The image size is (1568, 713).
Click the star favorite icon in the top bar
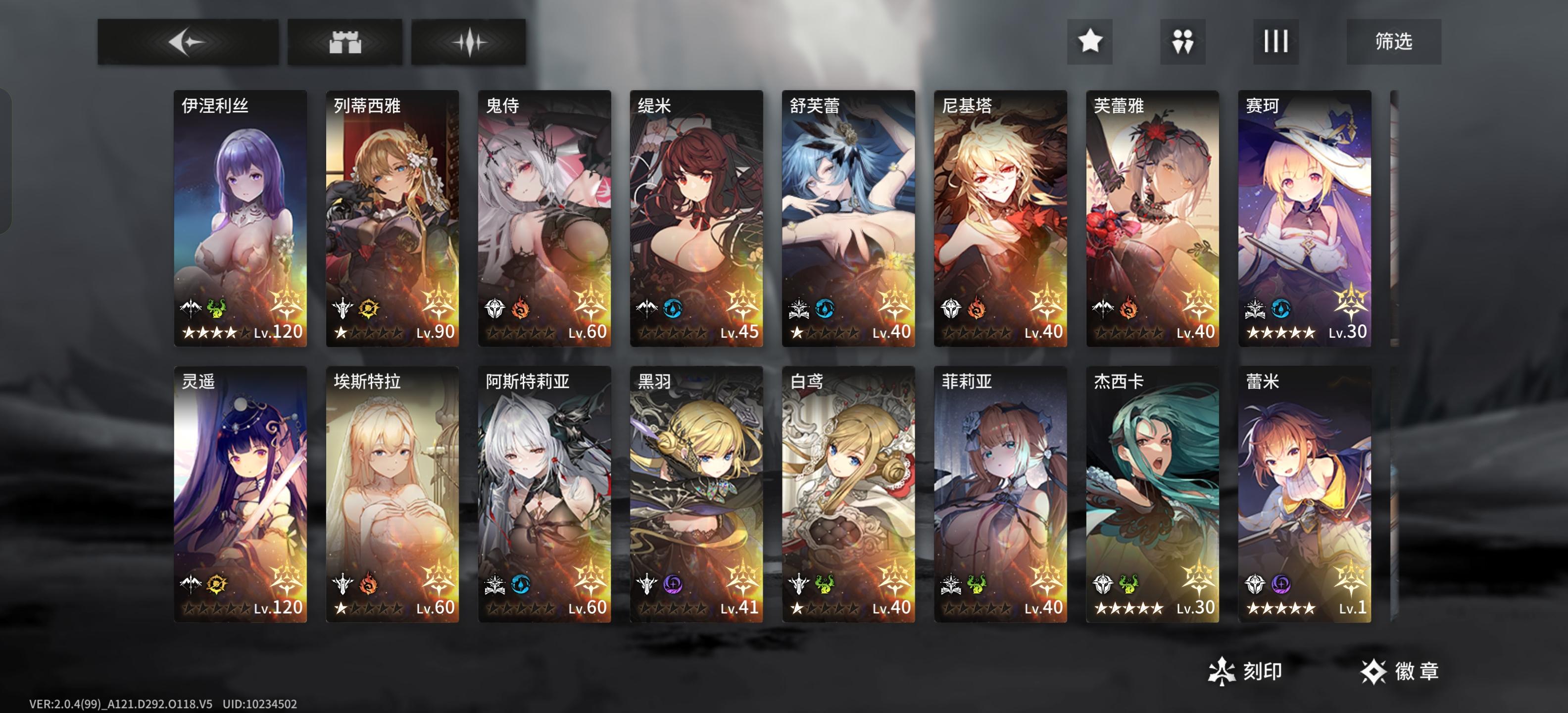point(1089,42)
